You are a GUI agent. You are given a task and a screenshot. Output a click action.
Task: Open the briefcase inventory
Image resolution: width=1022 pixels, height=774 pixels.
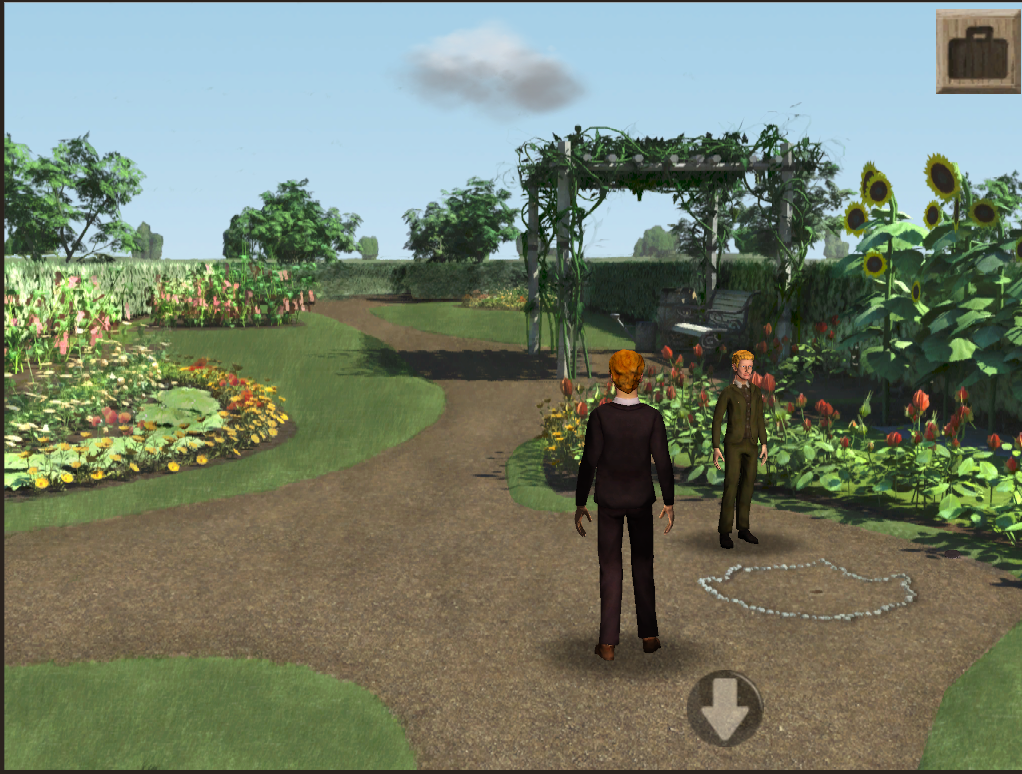[977, 52]
